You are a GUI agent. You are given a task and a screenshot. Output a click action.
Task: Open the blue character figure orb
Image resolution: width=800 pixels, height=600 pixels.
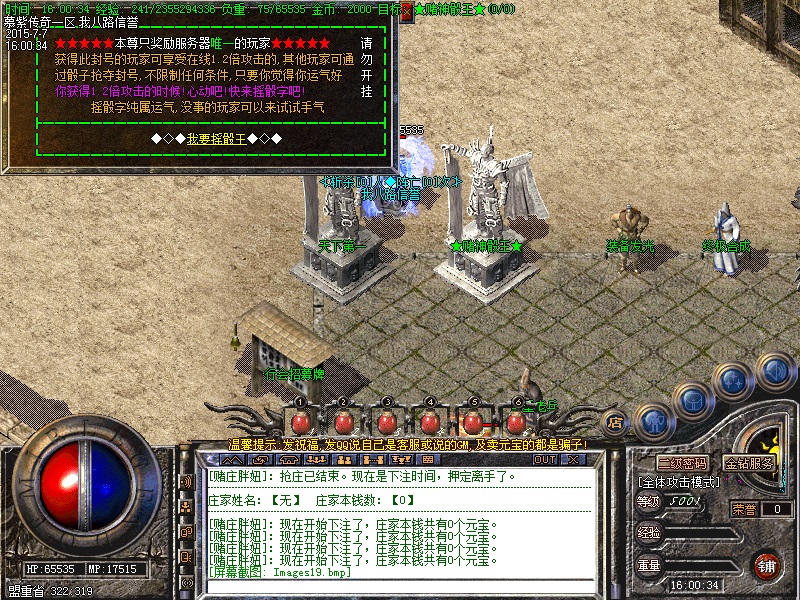[653, 420]
